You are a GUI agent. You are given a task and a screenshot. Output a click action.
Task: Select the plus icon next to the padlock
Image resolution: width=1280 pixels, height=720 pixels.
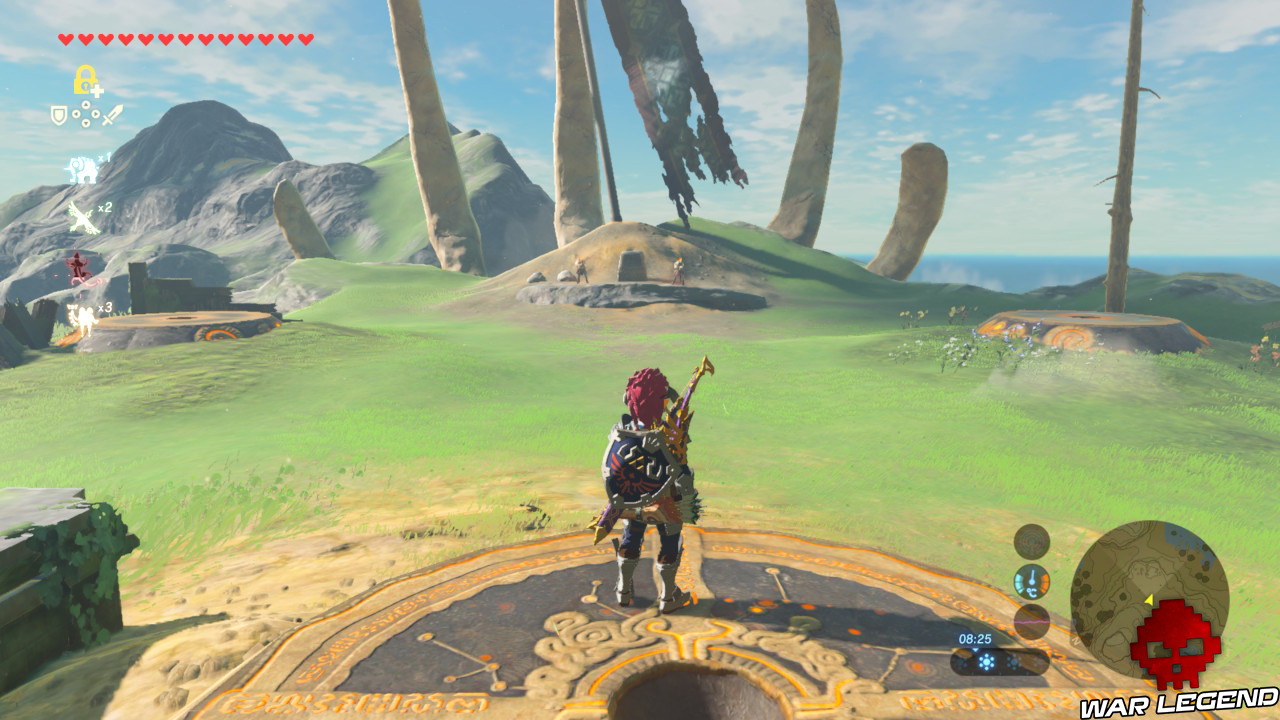point(98,88)
